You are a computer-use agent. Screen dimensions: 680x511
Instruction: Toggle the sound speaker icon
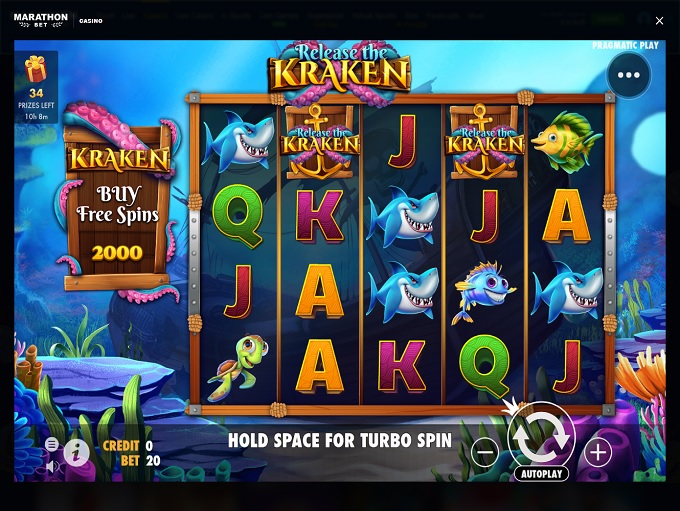[x=52, y=465]
